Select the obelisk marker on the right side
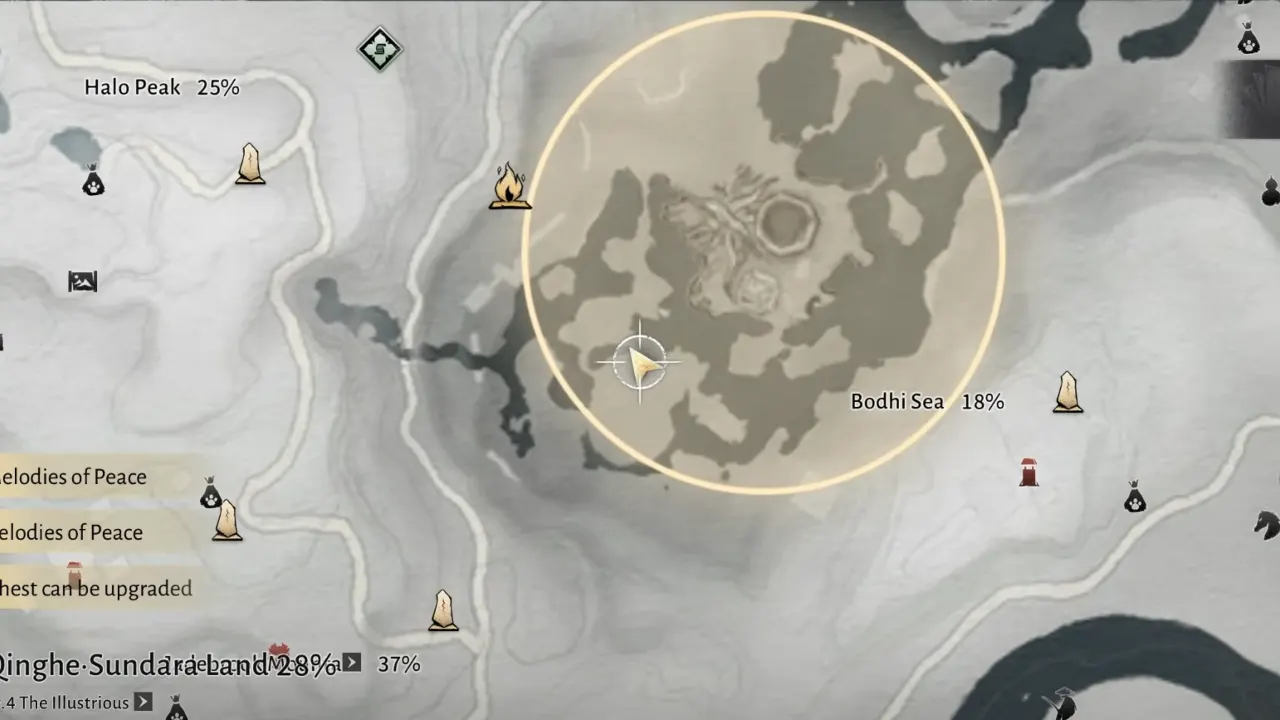The height and width of the screenshot is (720, 1280). [1066, 392]
